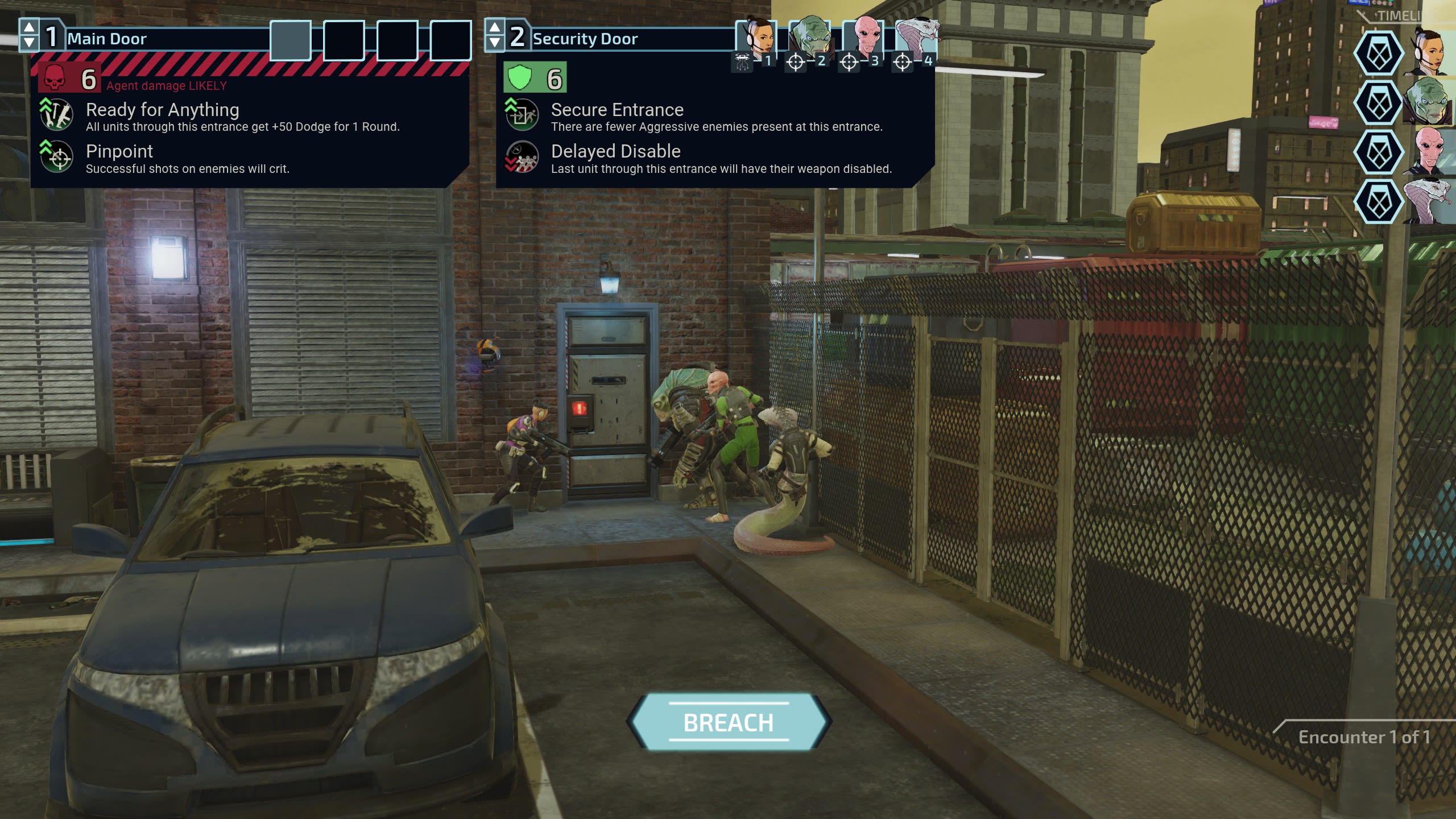Viewport: 1456px width, 819px height.
Task: Select the Security Door entry point header
Action: pyautogui.click(x=585, y=39)
